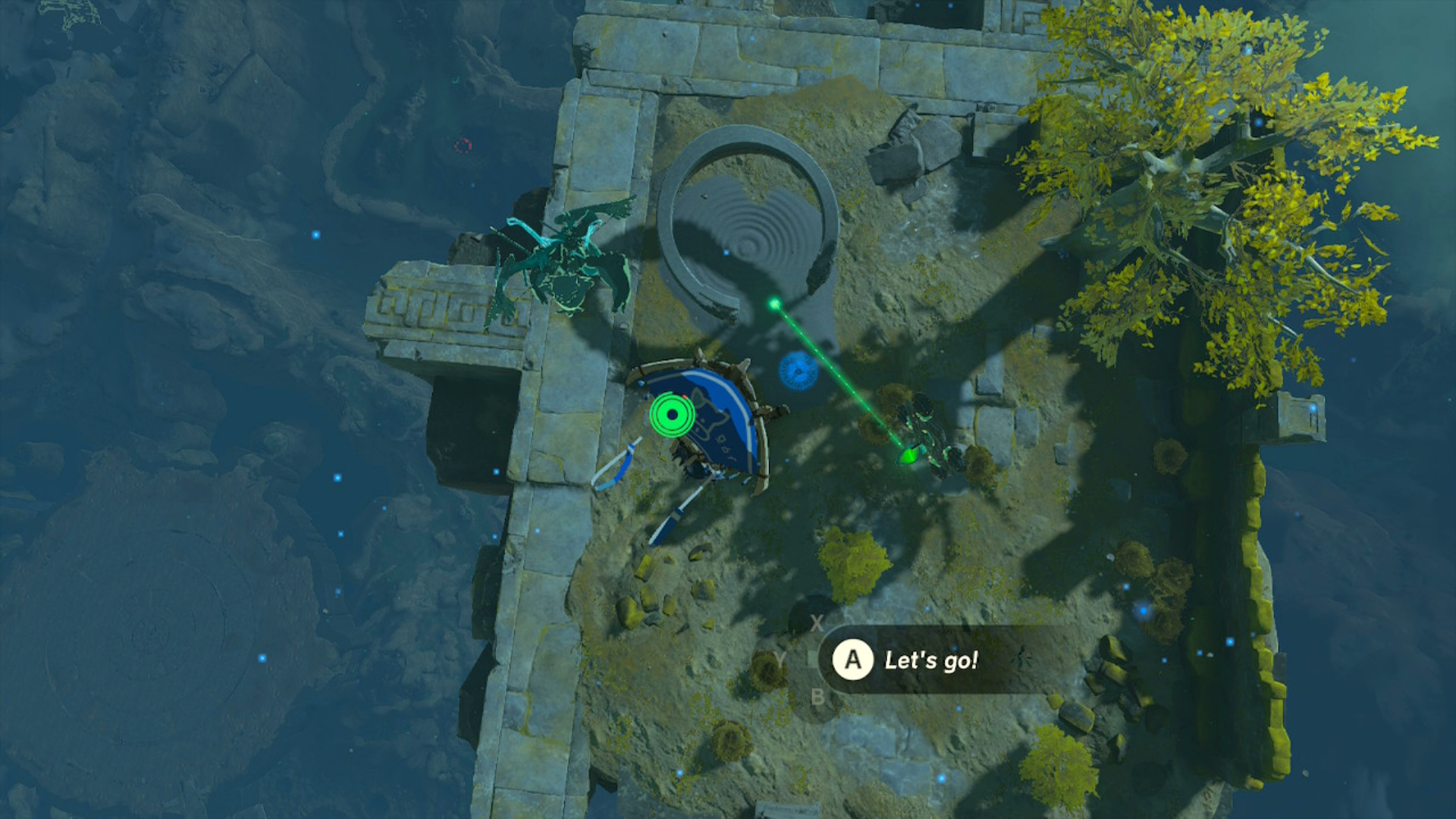Screen dimensions: 1456x819
Task: Click the faded B button hint icon
Action: point(818,696)
